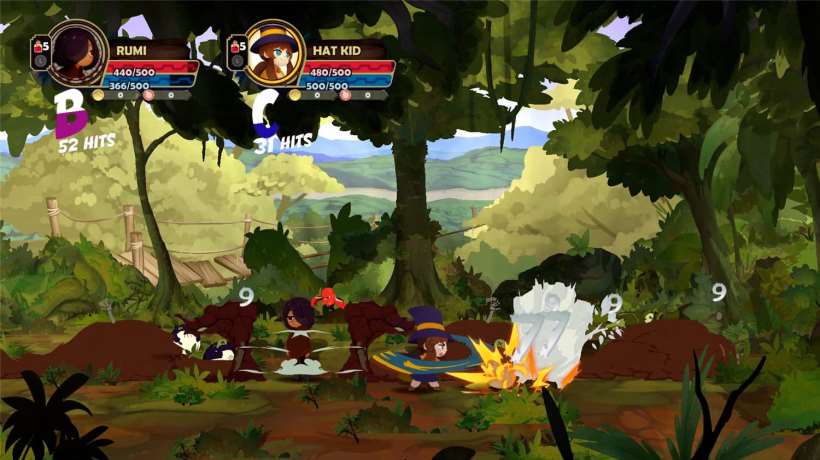
Task: Use Hat Kid's red health potion
Action: click(234, 45)
